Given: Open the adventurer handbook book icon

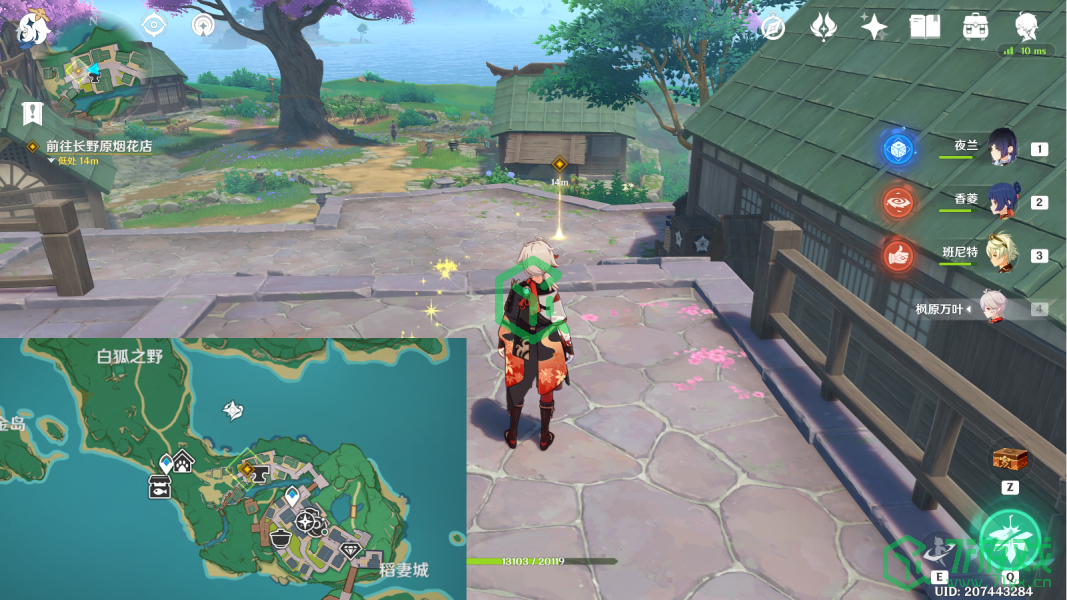Looking at the screenshot, I should coord(924,27).
